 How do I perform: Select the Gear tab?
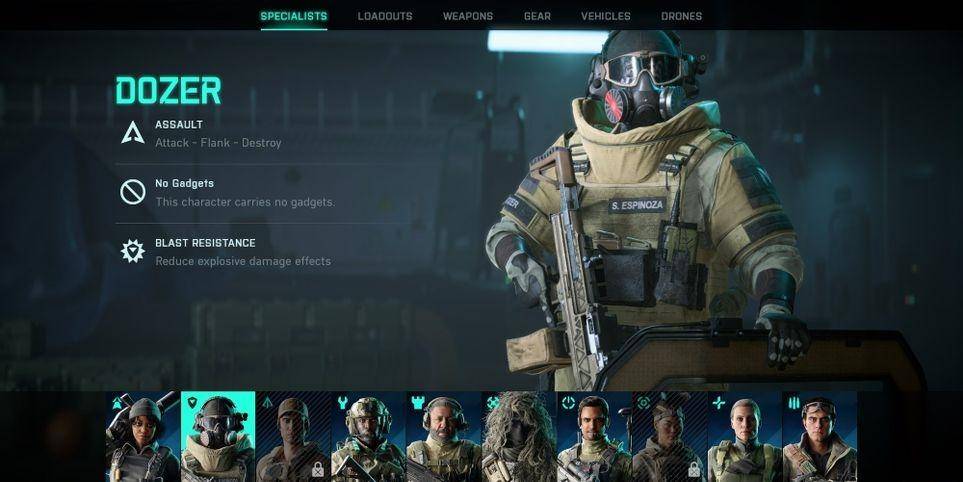(x=537, y=16)
